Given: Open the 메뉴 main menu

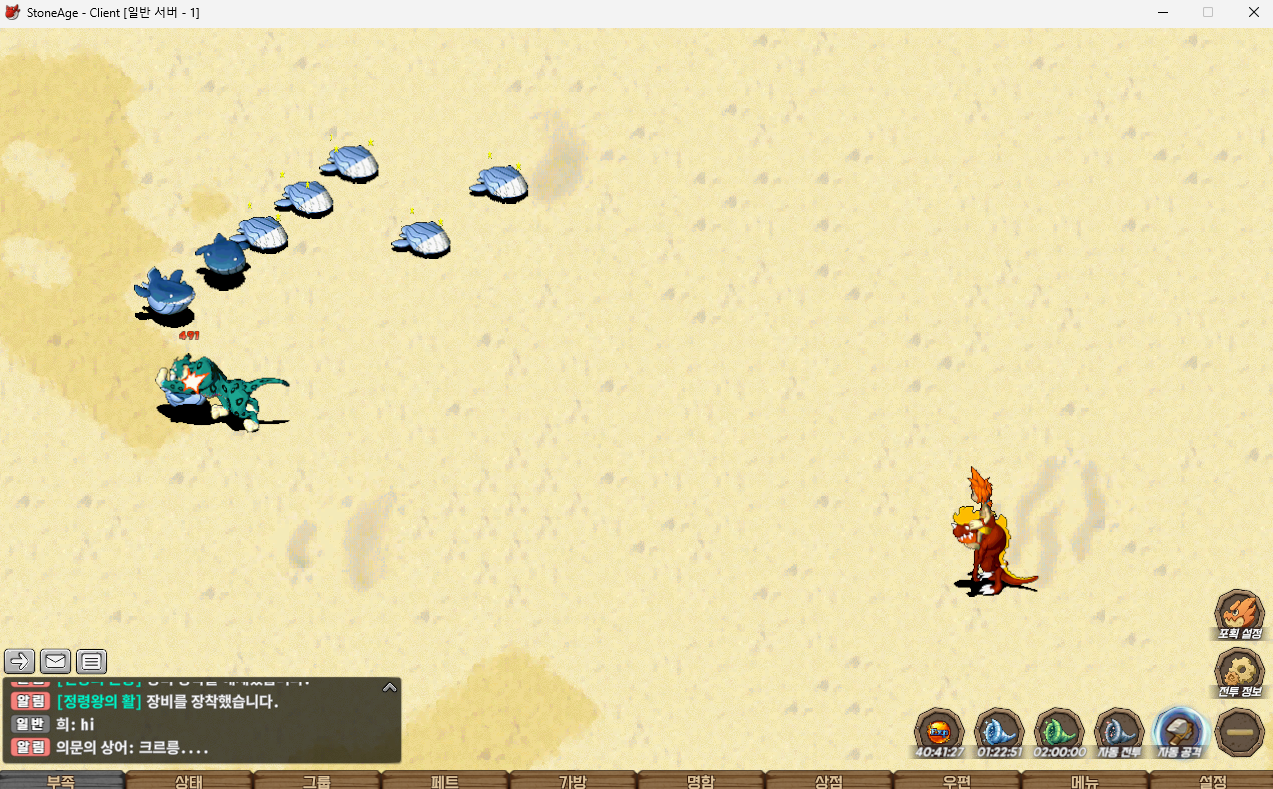Looking at the screenshot, I should [1085, 780].
